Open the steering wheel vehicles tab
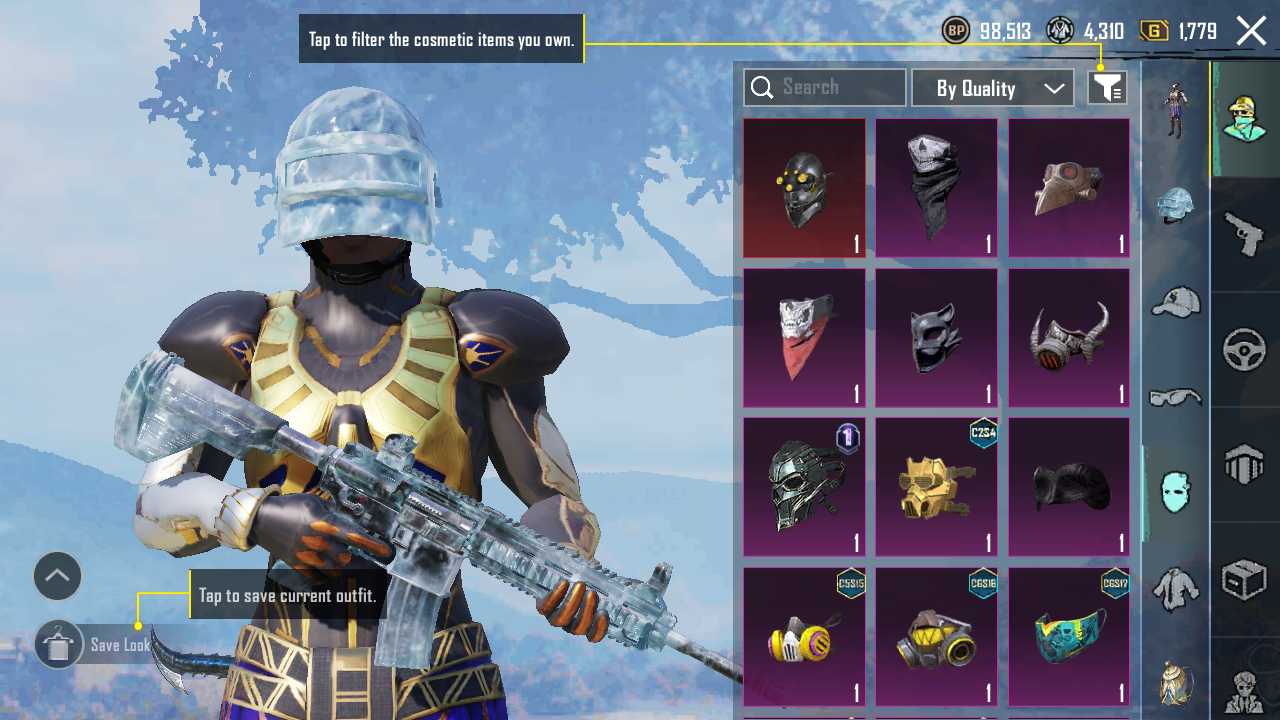Viewport: 1280px width, 720px height. [1245, 350]
